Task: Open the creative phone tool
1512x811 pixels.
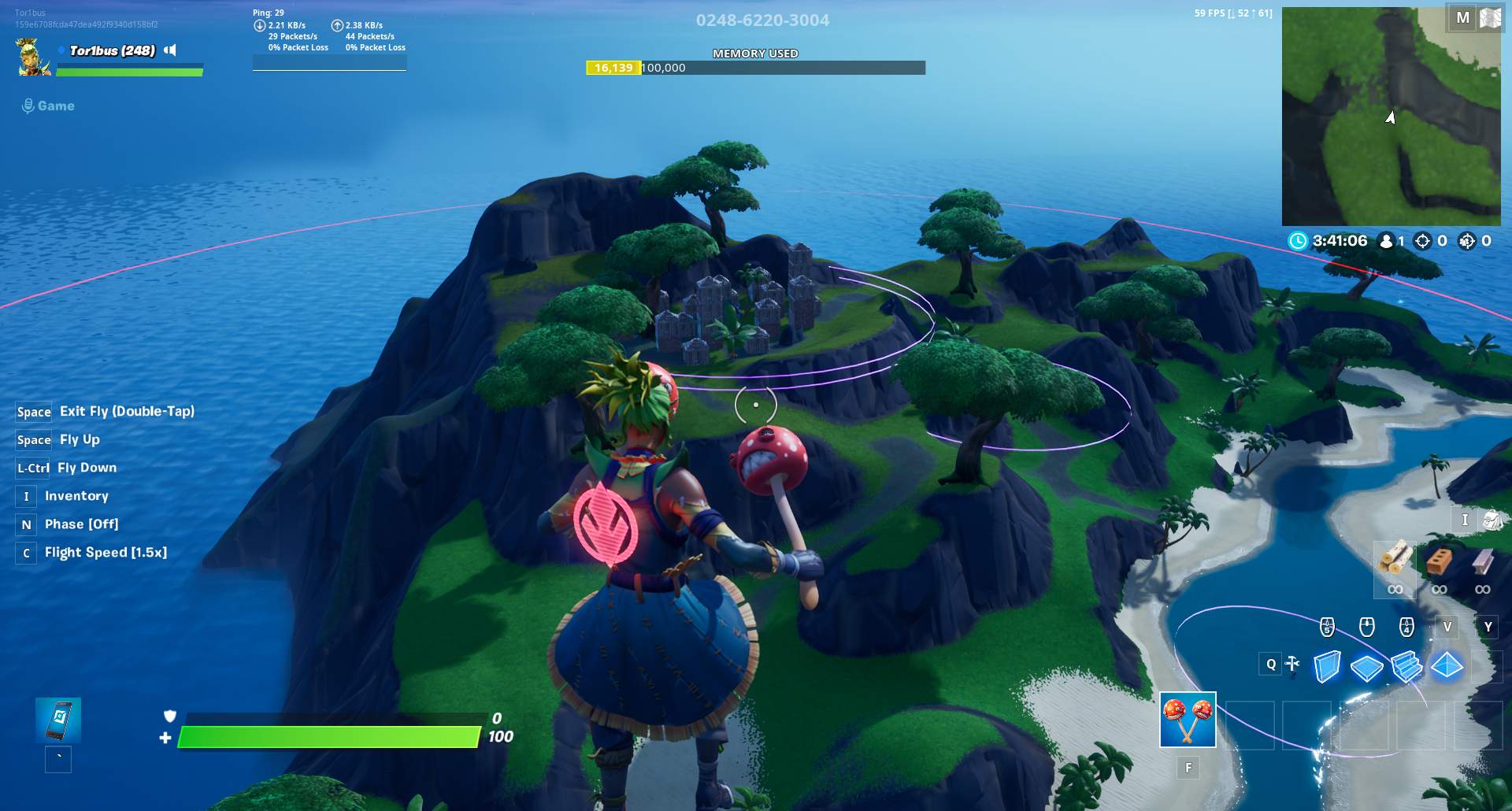Action: point(58,720)
